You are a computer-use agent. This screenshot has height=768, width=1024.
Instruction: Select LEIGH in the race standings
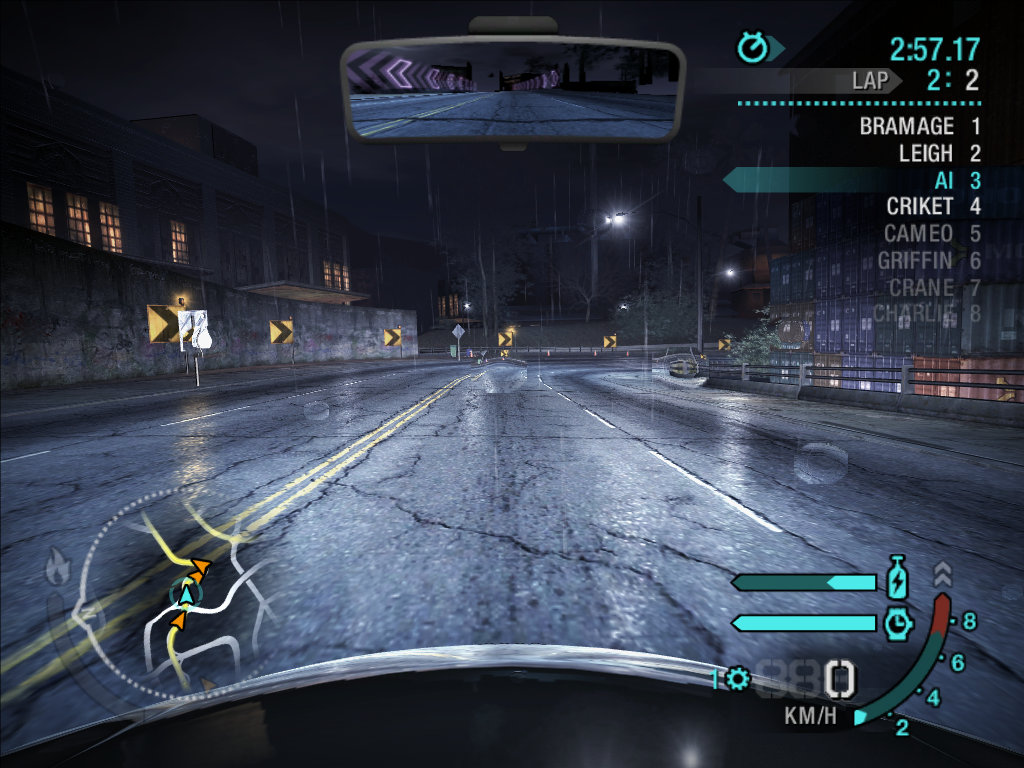[x=925, y=154]
